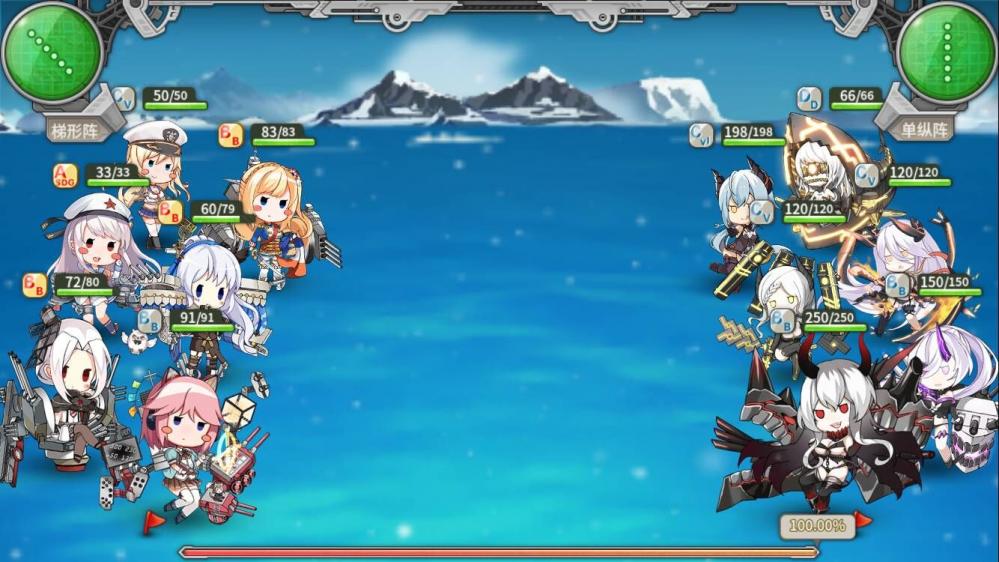Click the right green formation radar
Image resolution: width=999 pixels, height=562 pixels.
(946, 52)
